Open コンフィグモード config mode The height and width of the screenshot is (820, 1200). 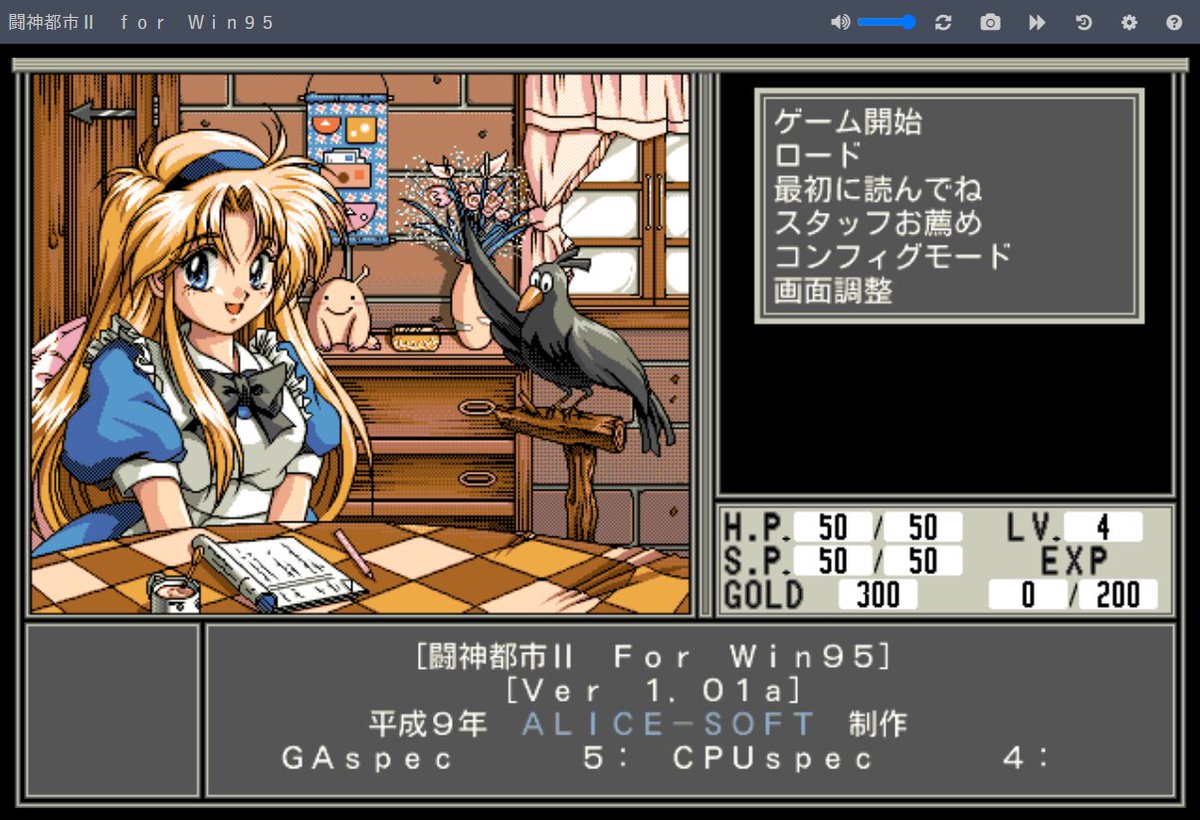click(892, 257)
